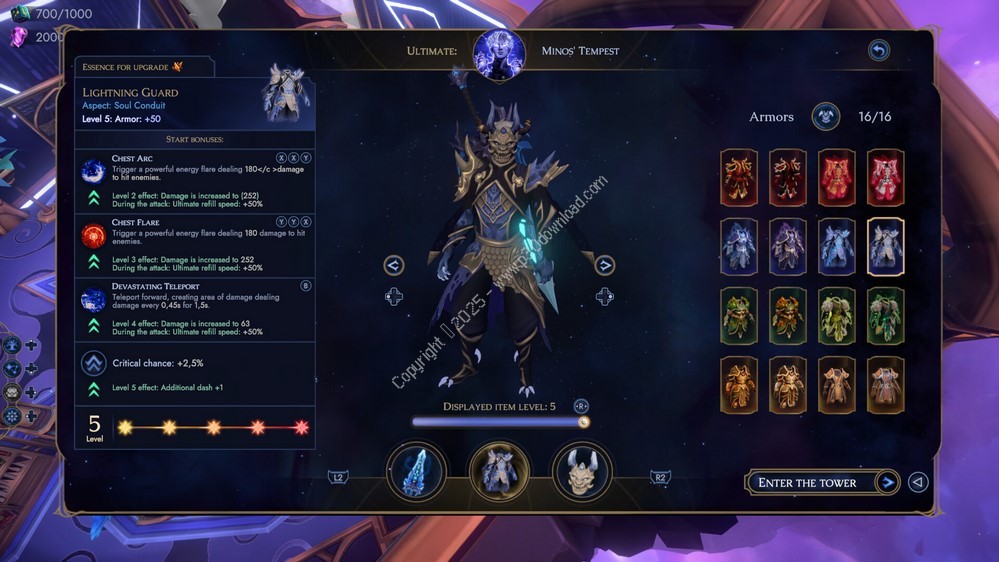Click the Chest Flare red ability icon
This screenshot has width=999, height=562.
[x=93, y=235]
